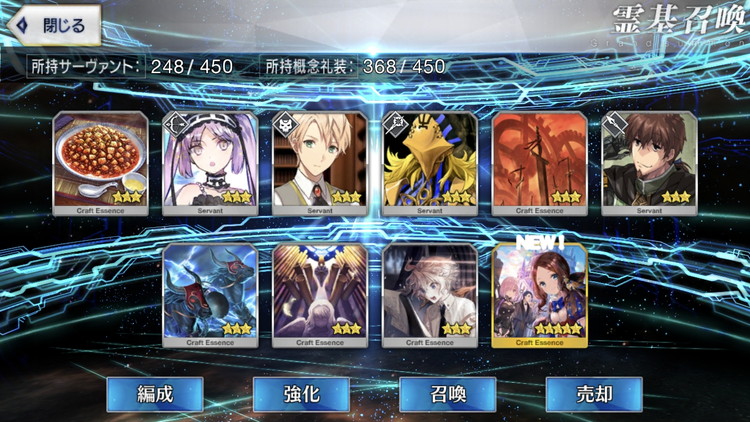Close the summon results with 閉じる
This screenshot has width=750, height=422.
click(52, 25)
